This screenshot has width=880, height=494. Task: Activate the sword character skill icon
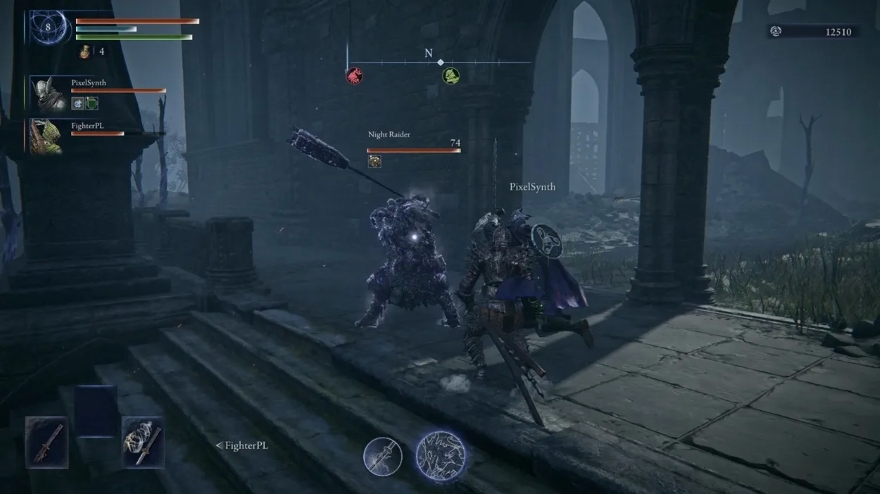(x=382, y=457)
